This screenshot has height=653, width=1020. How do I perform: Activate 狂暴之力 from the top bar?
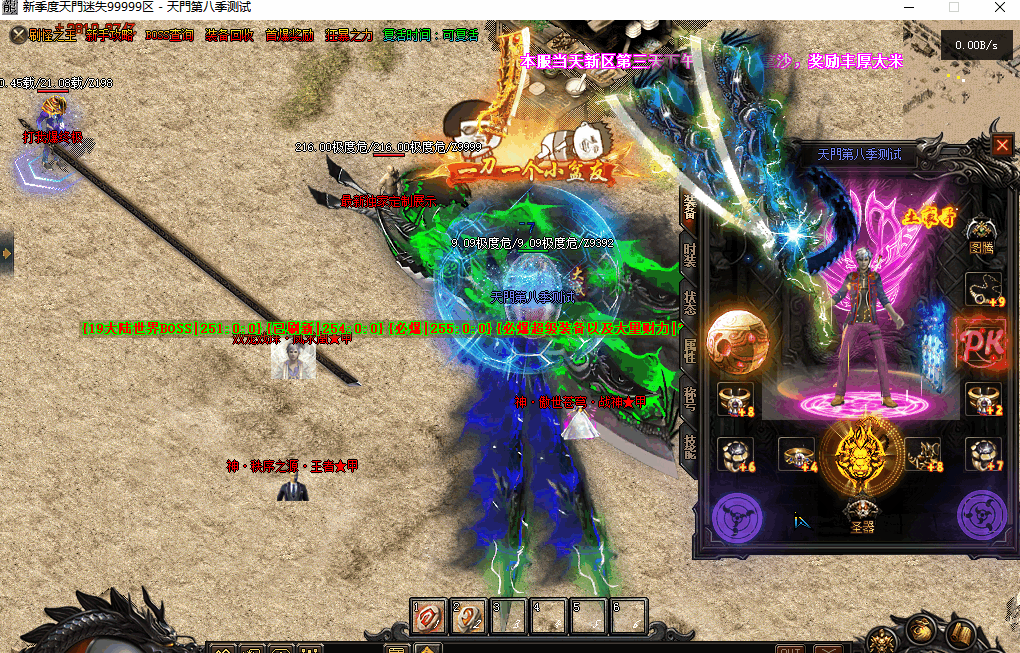click(x=349, y=35)
